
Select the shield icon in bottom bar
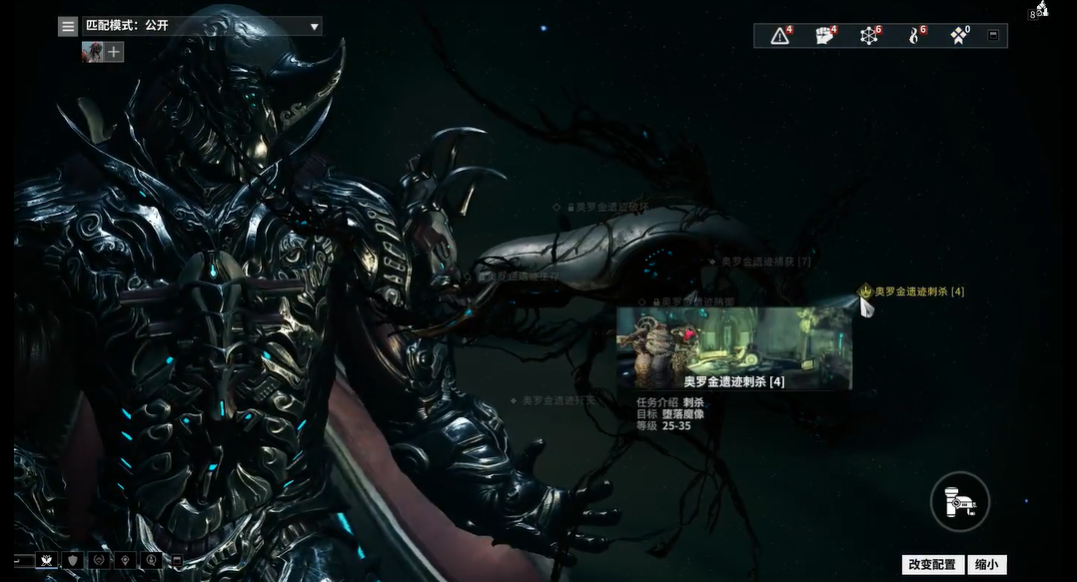click(72, 560)
